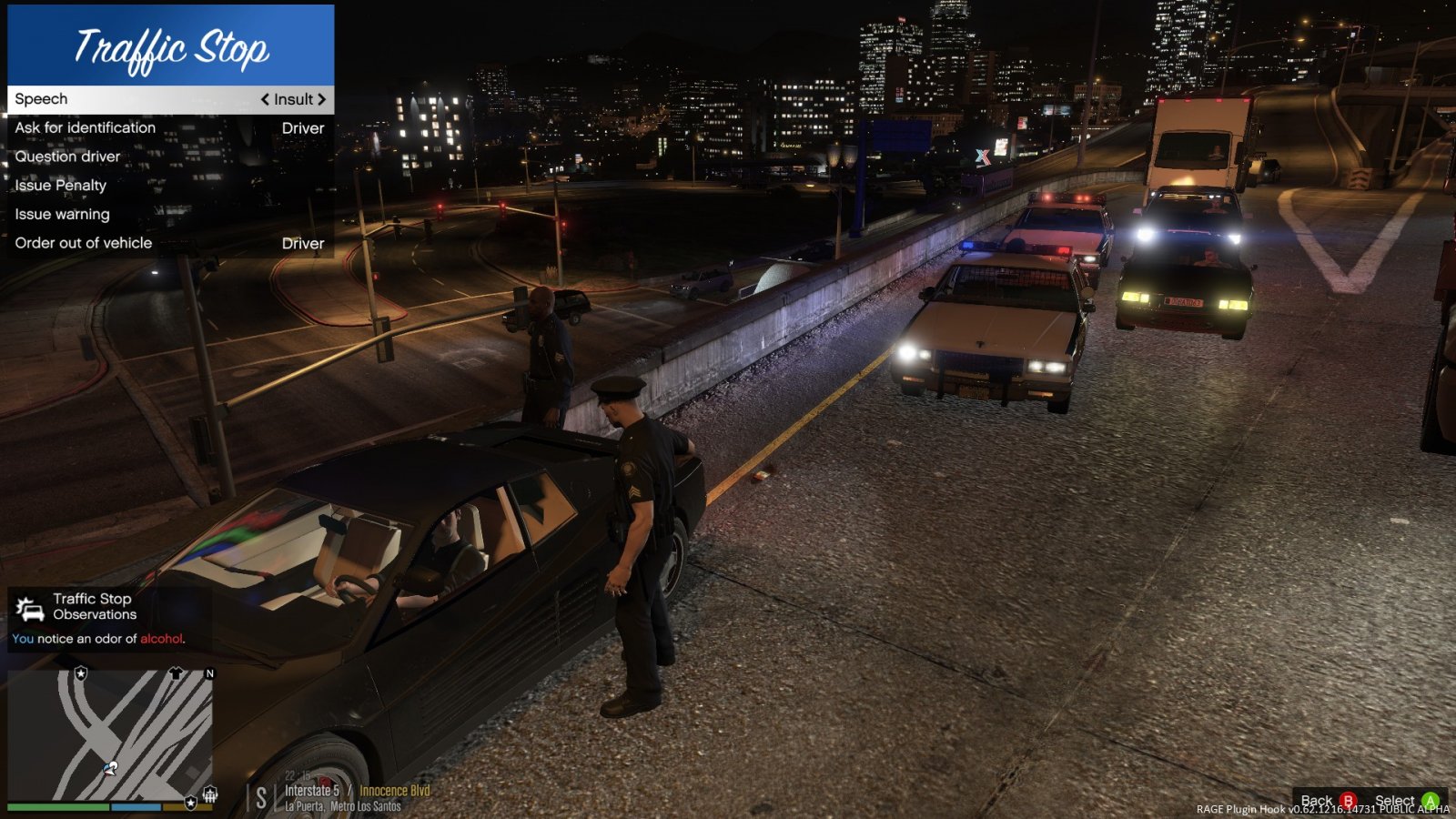
Task: Choose Issue Penalty
Action: click(x=61, y=186)
